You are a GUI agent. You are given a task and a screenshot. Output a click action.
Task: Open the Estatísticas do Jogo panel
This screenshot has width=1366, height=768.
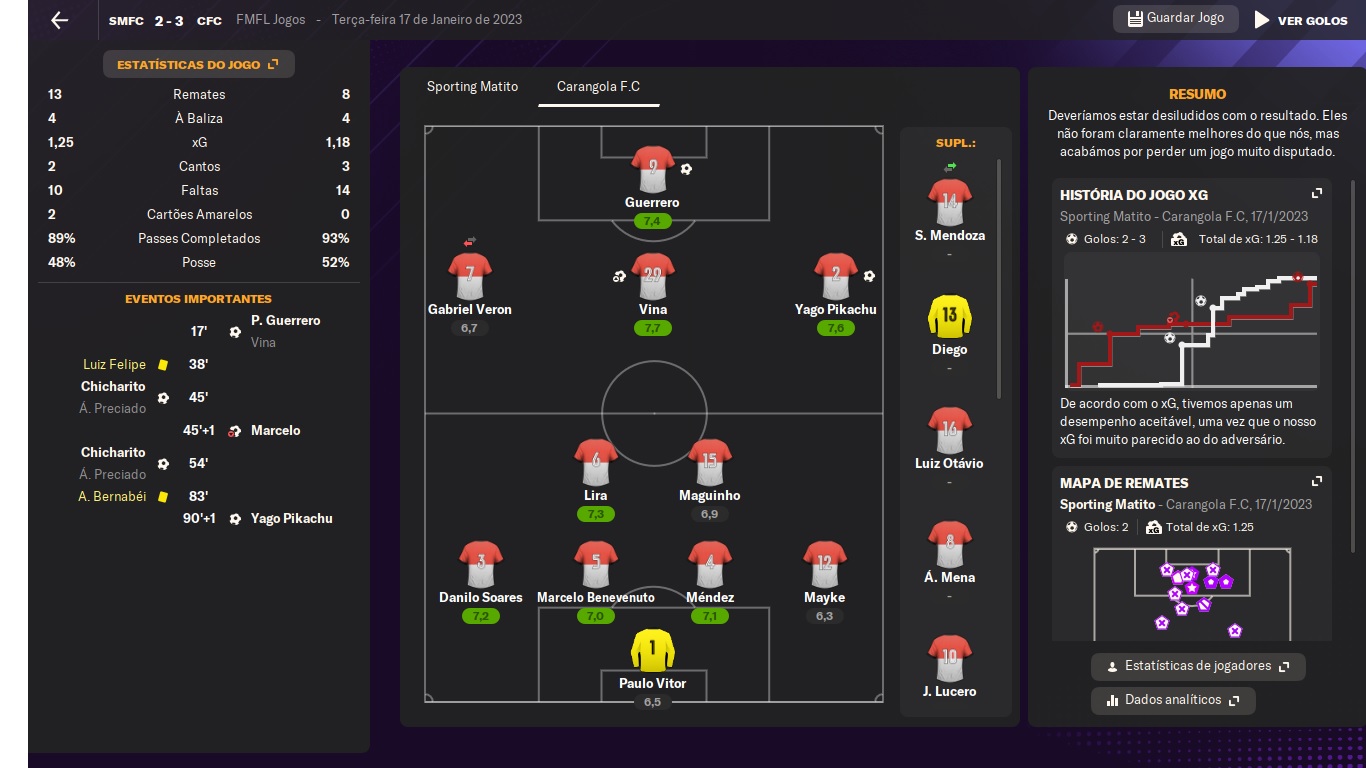198,65
